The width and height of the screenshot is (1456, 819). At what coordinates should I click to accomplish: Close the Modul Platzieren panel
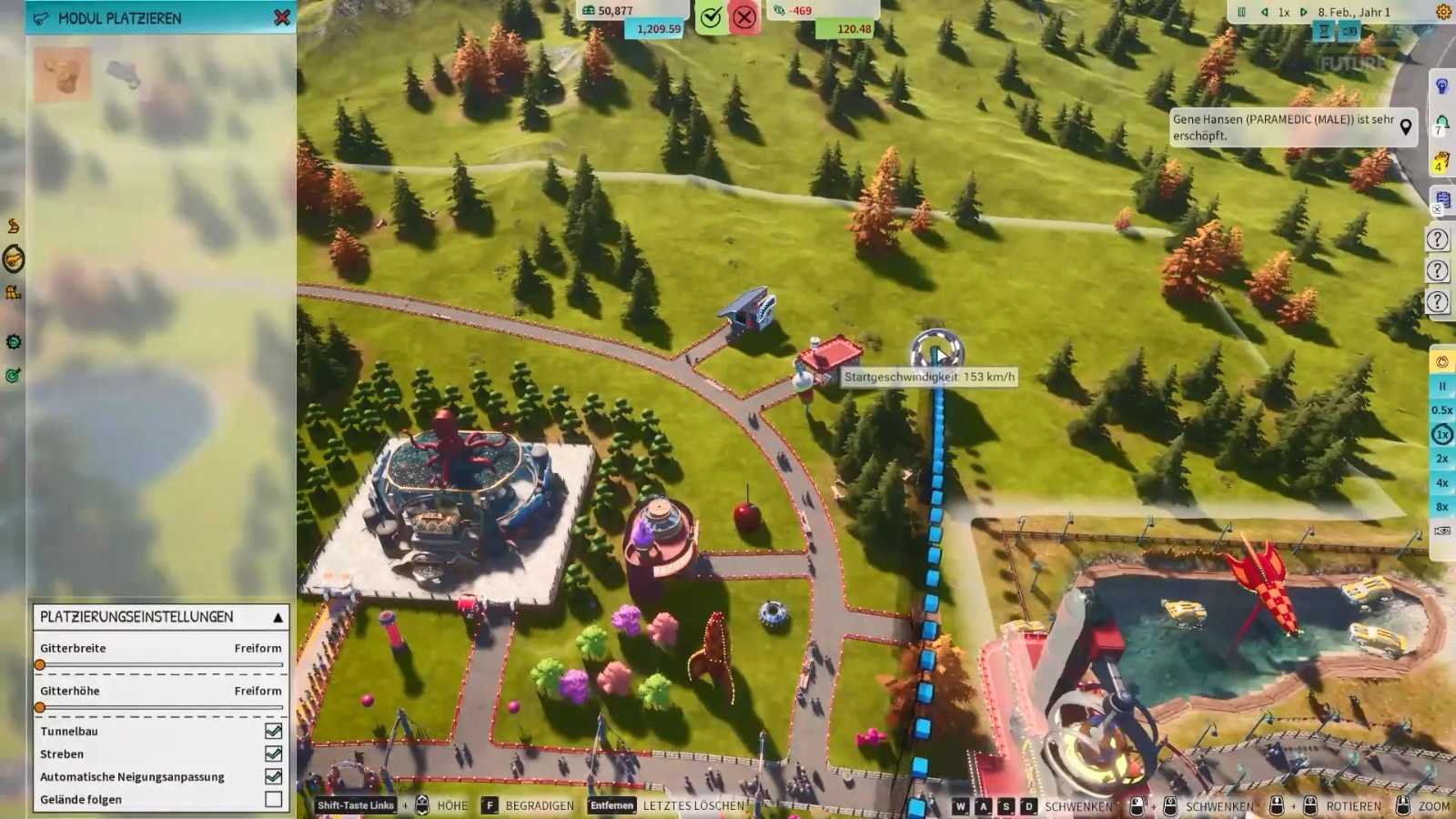coord(282,17)
